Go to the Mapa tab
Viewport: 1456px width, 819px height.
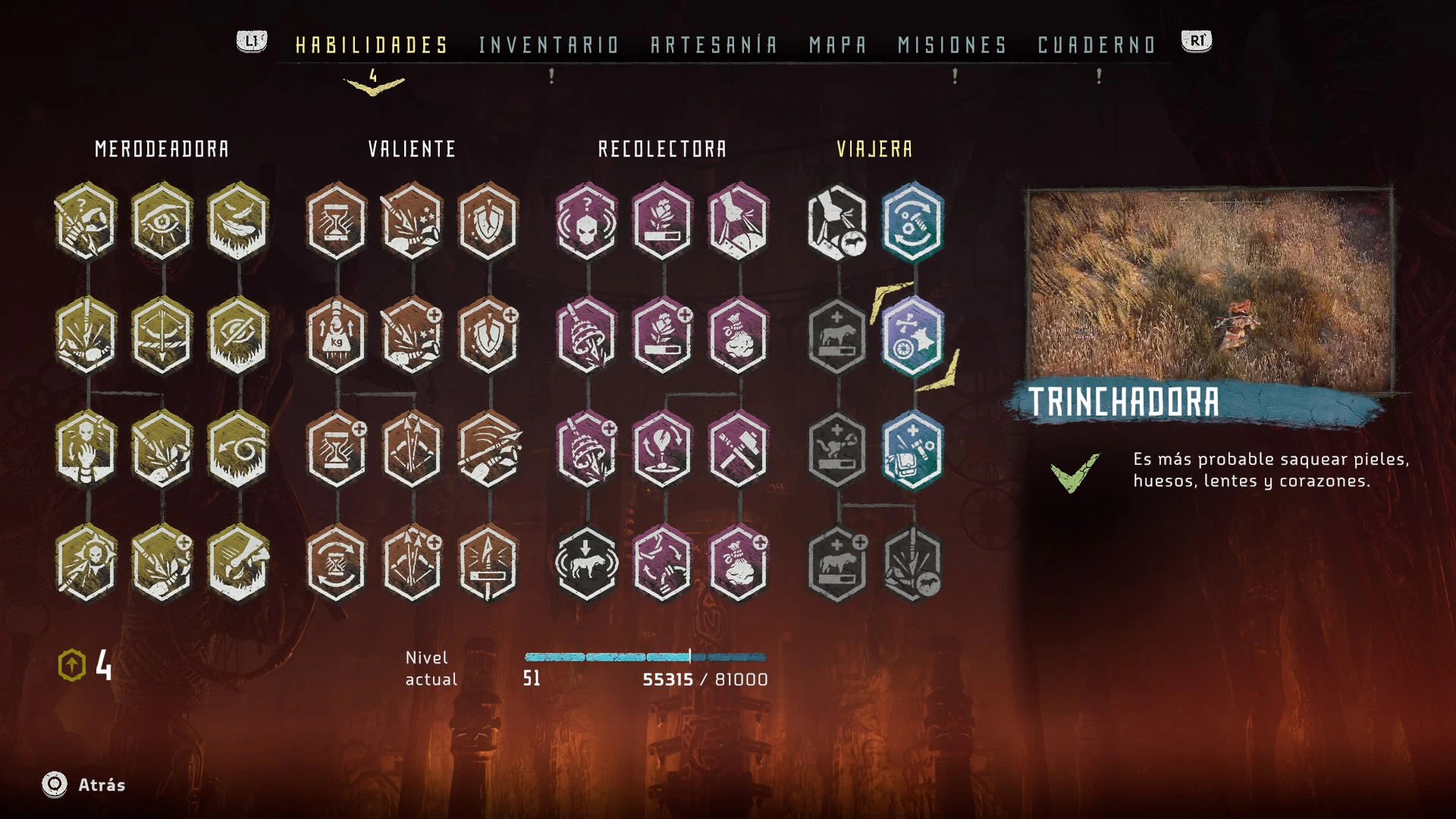(x=837, y=45)
